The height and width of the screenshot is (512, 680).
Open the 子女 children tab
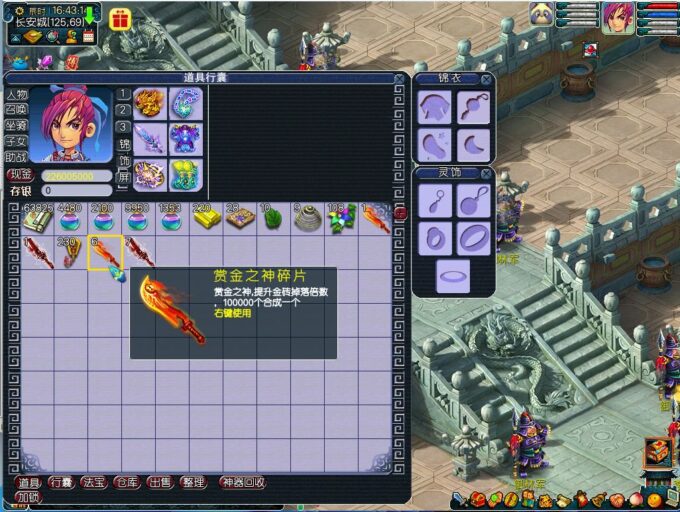point(16,141)
